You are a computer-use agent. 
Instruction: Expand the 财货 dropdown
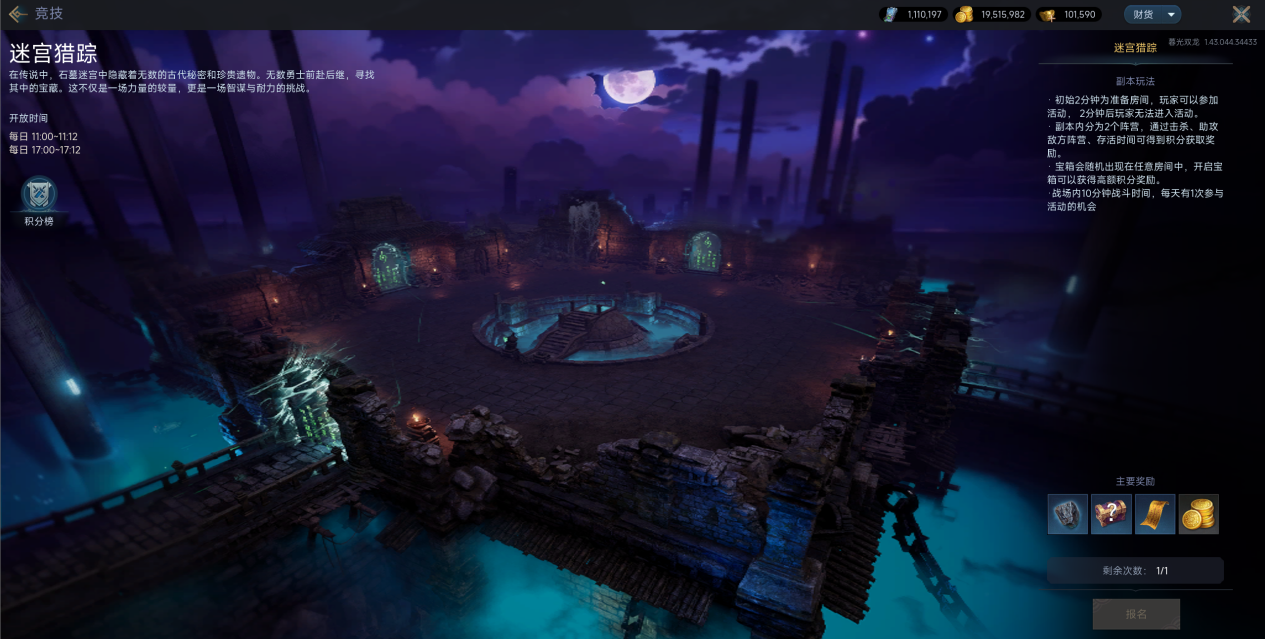1152,14
